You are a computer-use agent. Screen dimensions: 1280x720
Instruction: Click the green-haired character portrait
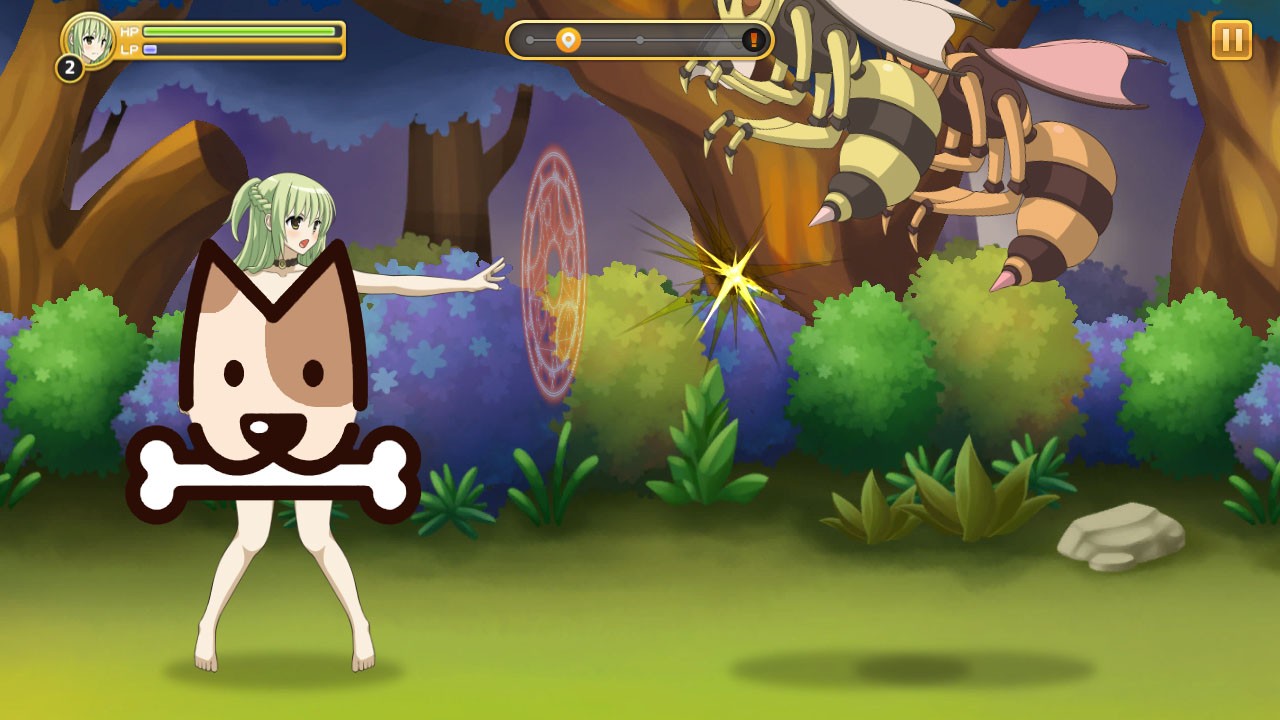point(90,40)
